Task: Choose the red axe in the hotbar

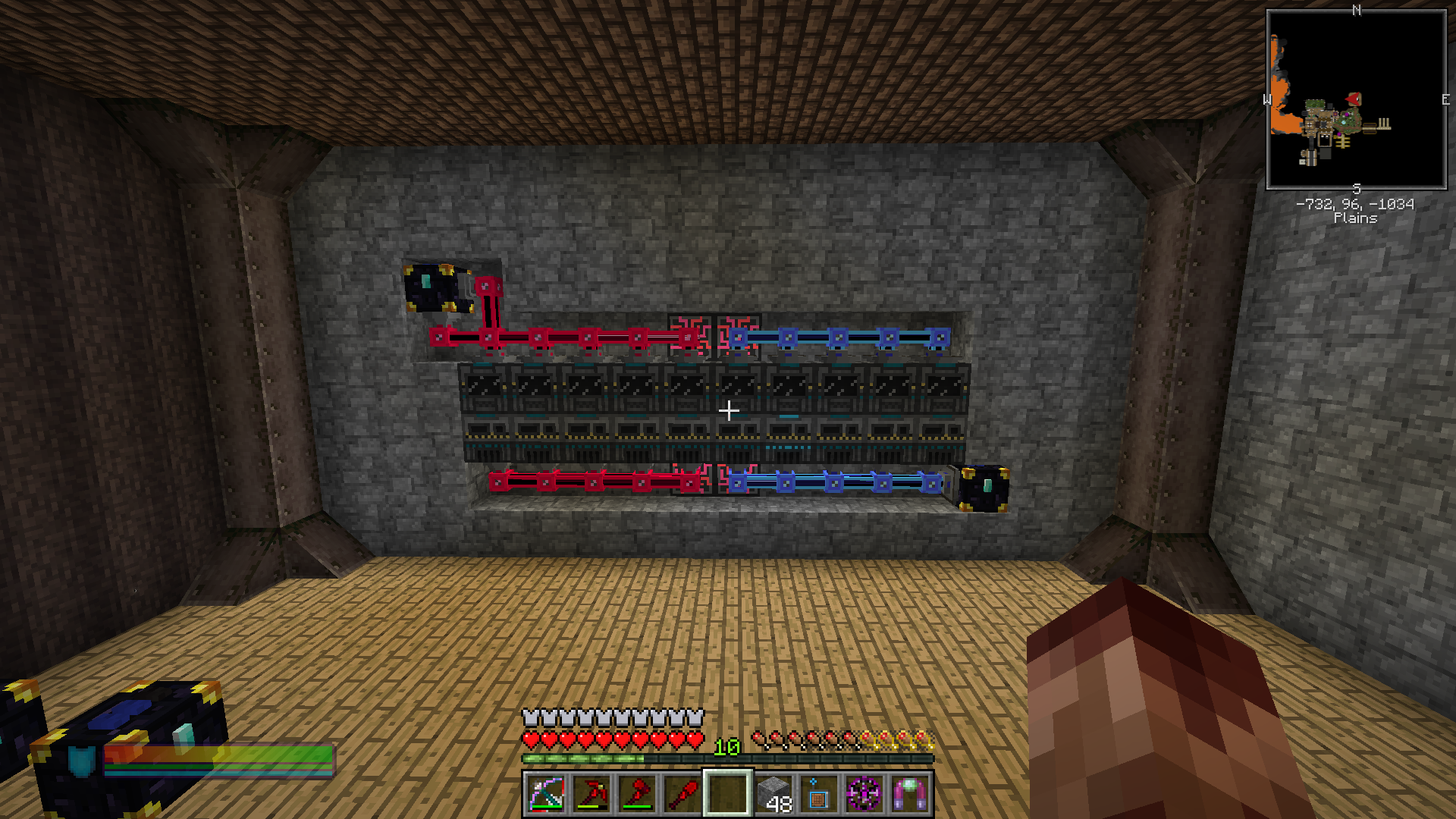Action: click(637, 794)
